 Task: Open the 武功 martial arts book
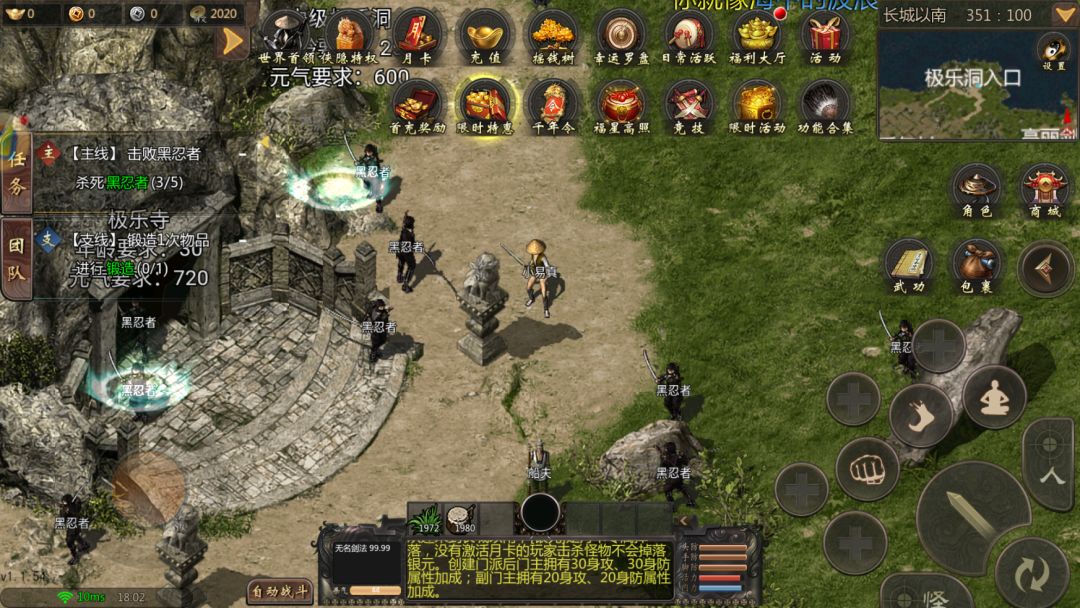(909, 265)
